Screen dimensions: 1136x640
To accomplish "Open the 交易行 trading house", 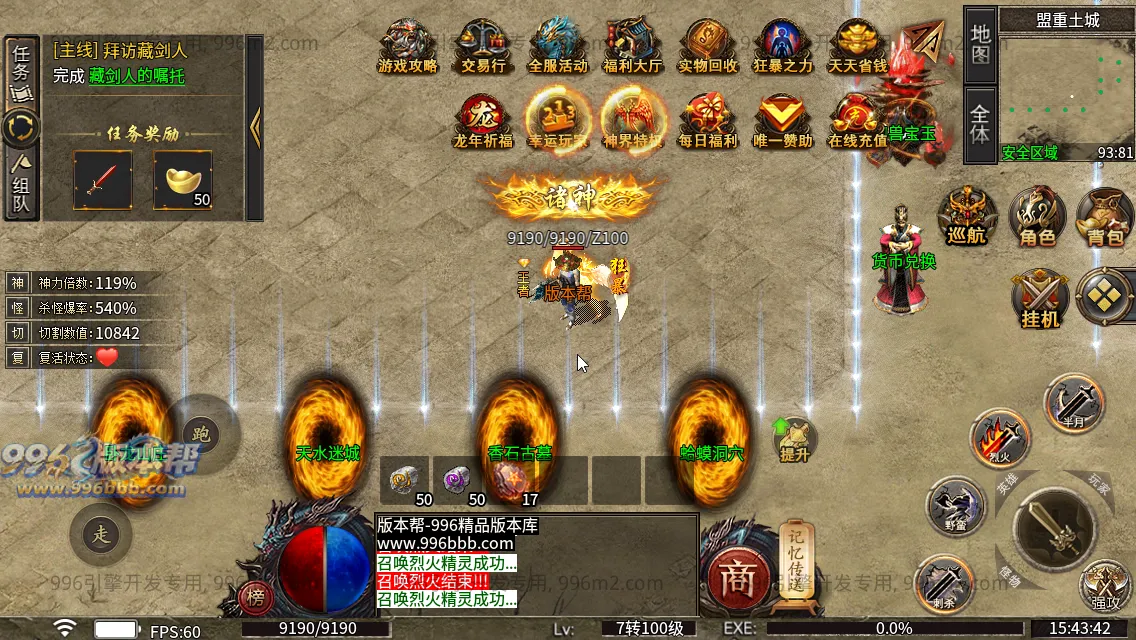I will (x=483, y=46).
